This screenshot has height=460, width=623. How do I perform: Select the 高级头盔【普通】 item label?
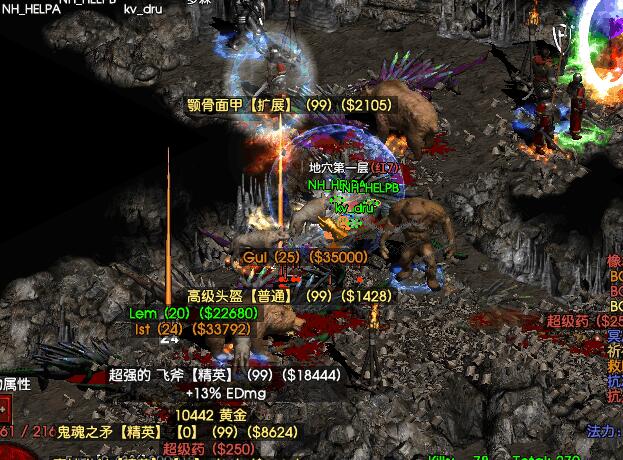coord(289,296)
